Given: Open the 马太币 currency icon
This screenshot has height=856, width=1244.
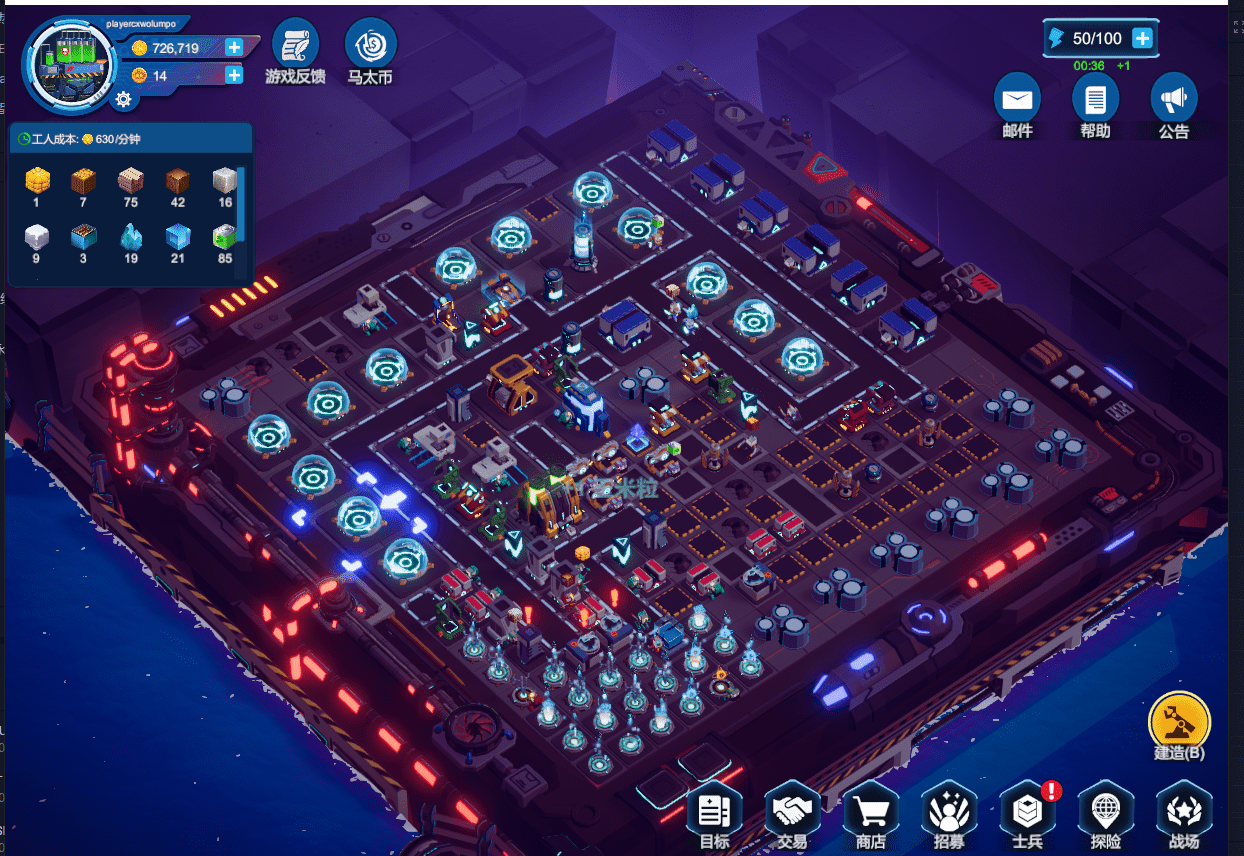Looking at the screenshot, I should click(370, 46).
